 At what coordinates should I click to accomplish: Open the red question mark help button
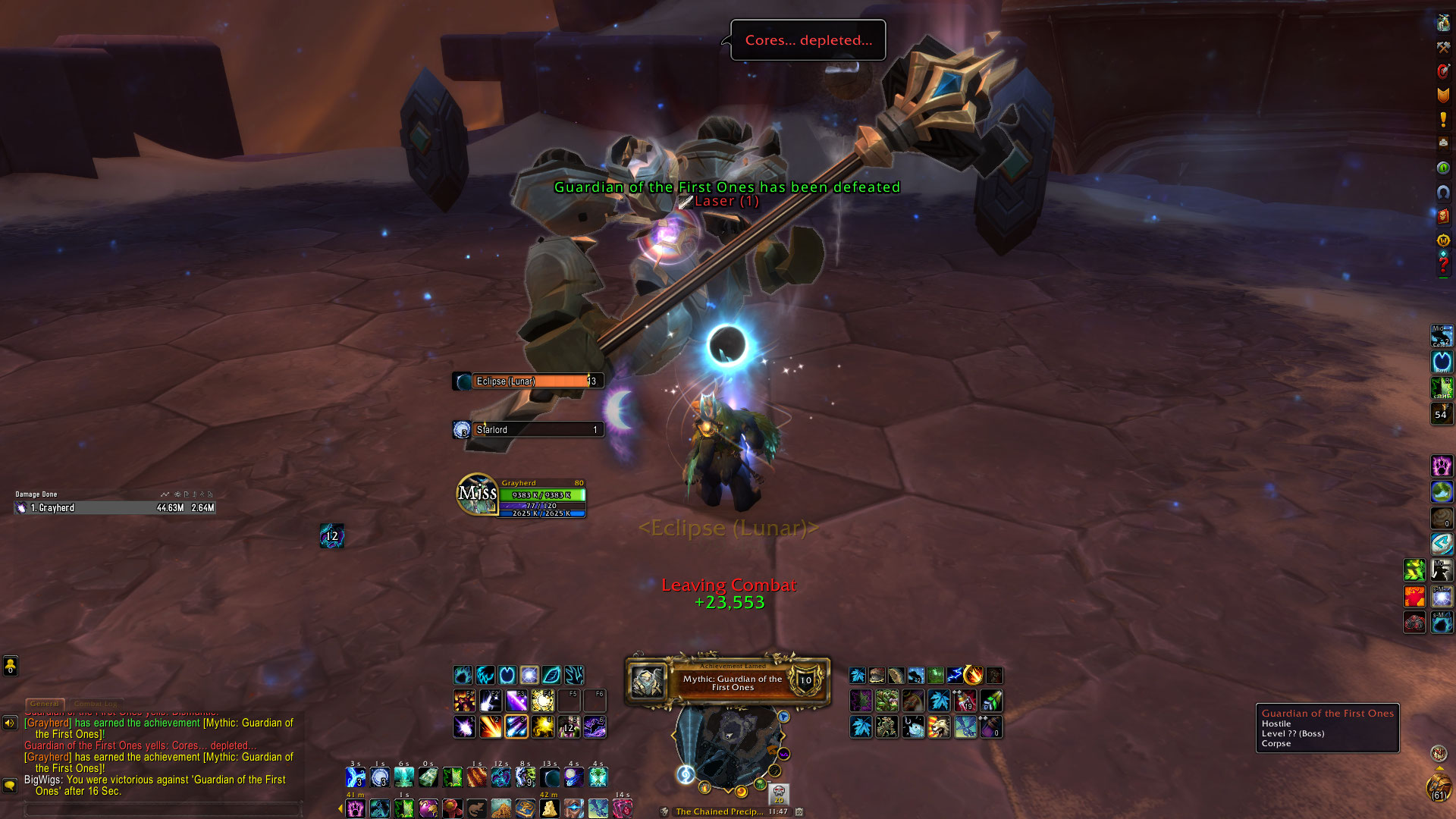point(1443,265)
